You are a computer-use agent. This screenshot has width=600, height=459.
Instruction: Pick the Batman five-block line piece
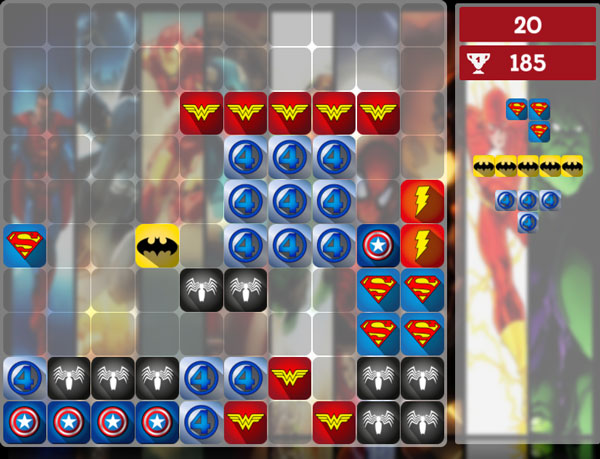(x=528, y=166)
